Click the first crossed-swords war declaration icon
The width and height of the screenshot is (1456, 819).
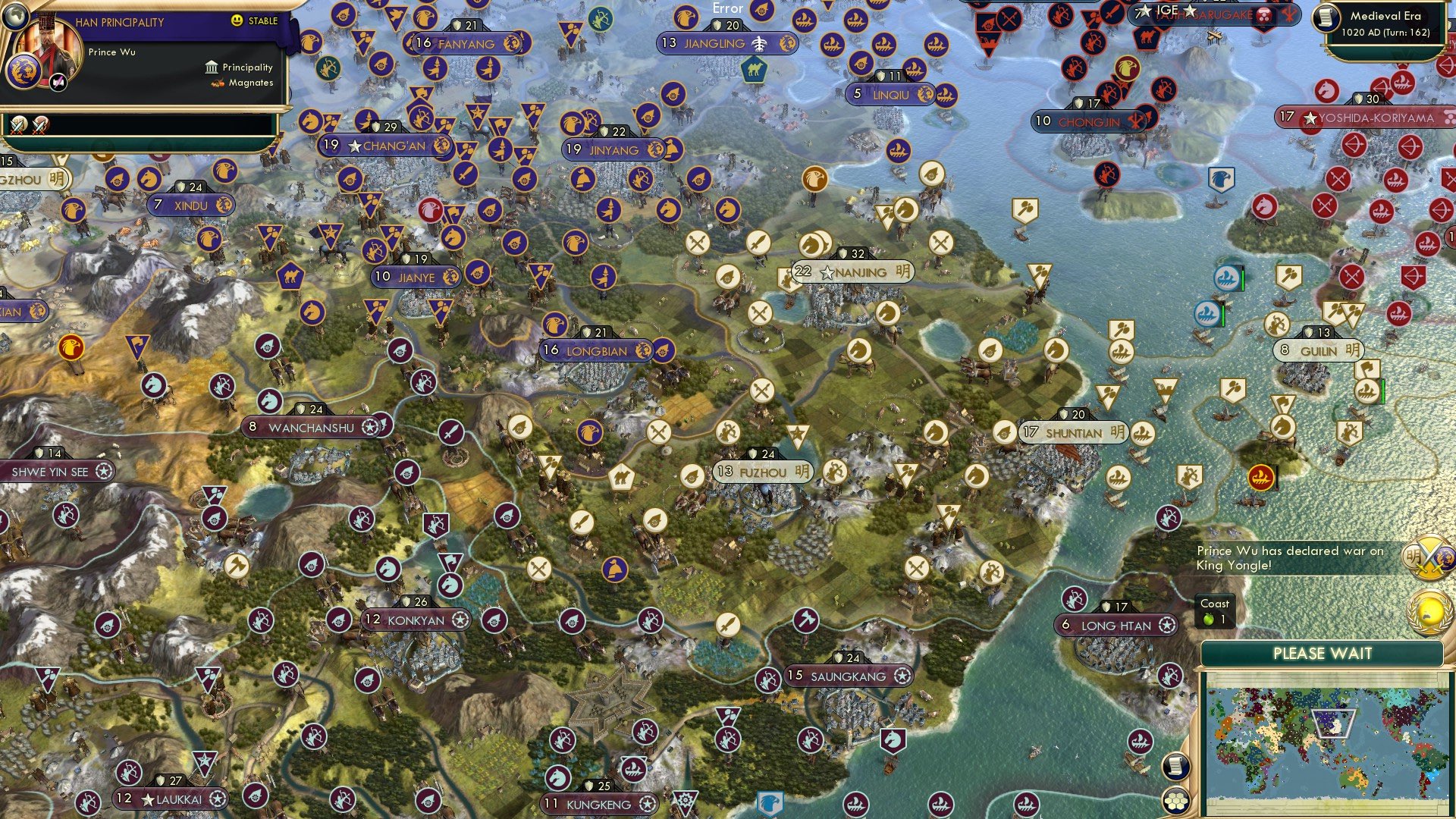point(19,124)
